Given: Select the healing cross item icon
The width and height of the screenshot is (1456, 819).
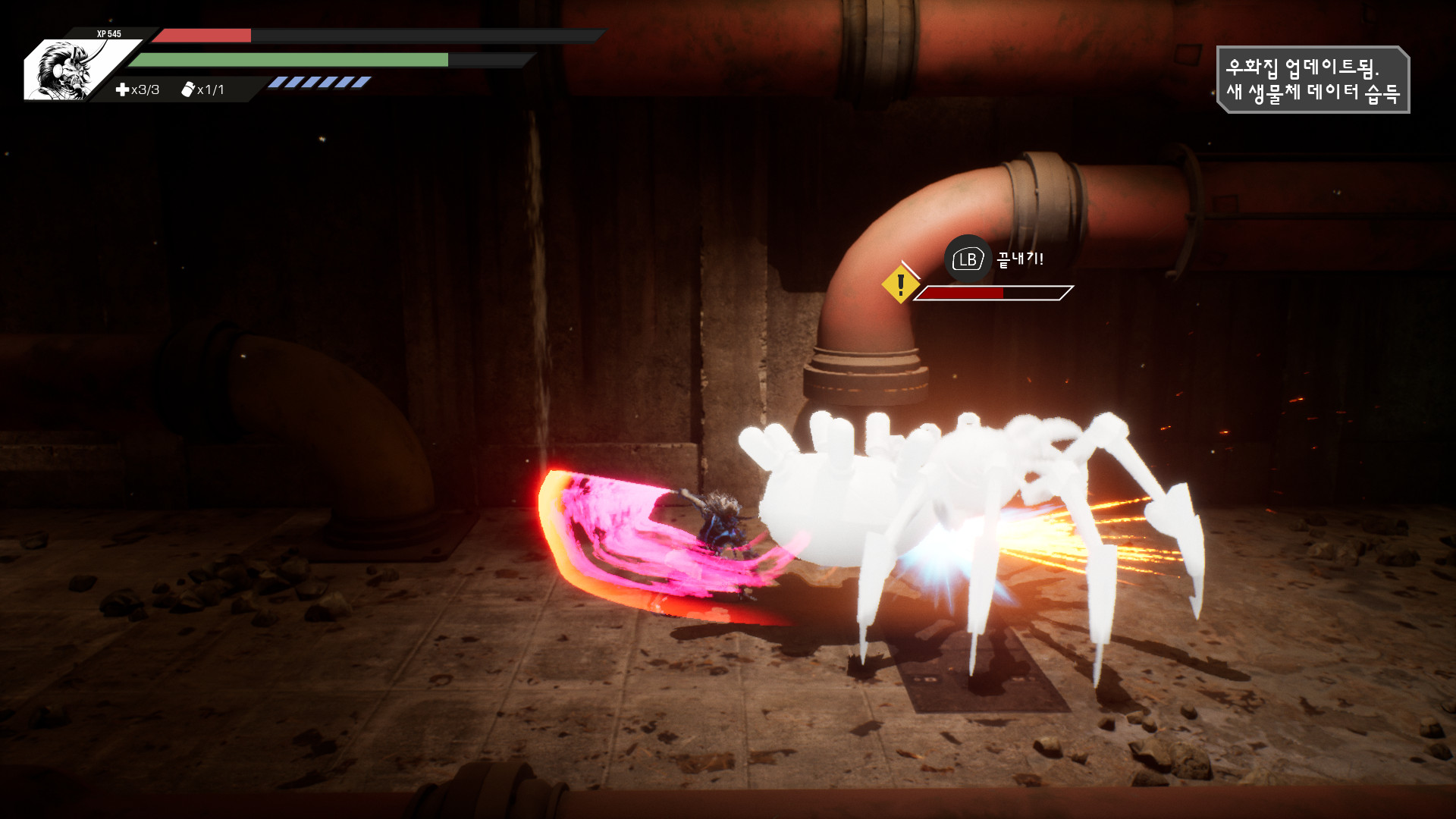Looking at the screenshot, I should pos(122,89).
